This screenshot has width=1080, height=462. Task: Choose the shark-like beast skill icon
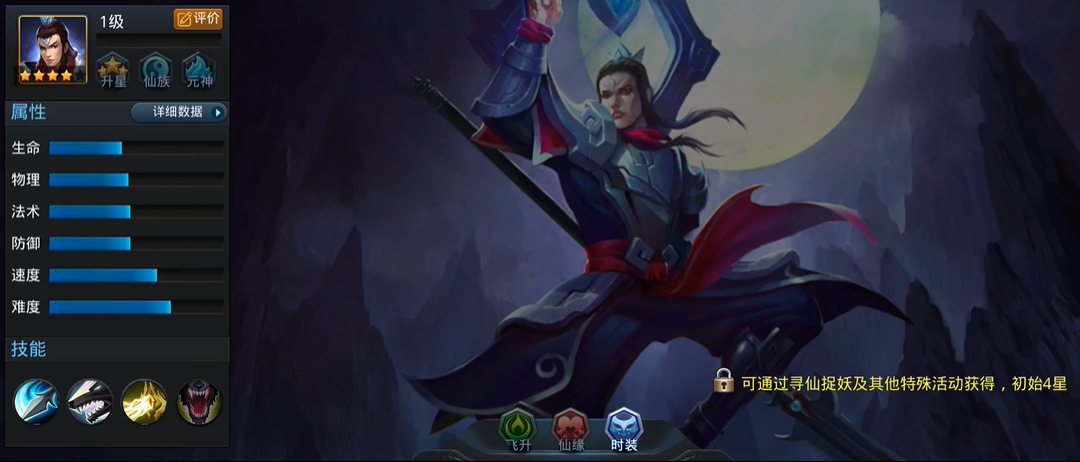(90, 402)
